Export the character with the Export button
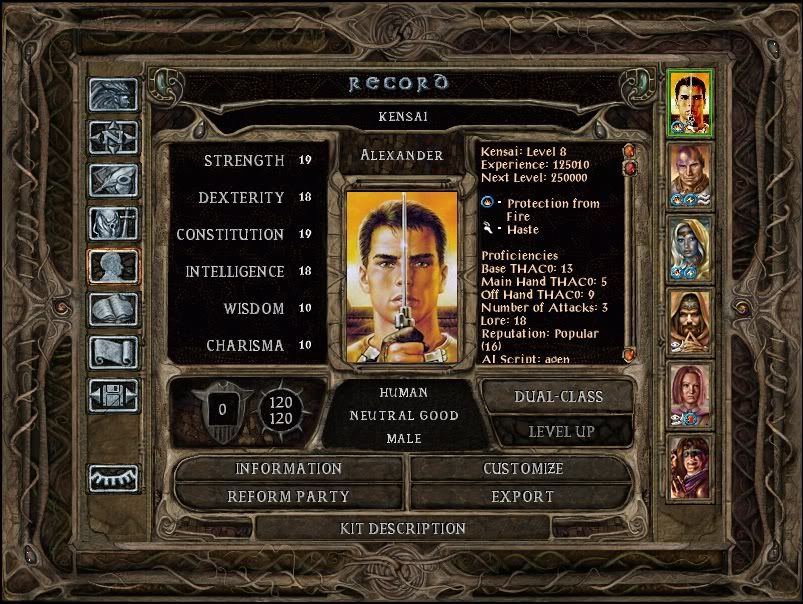The image size is (803, 604). pos(522,496)
